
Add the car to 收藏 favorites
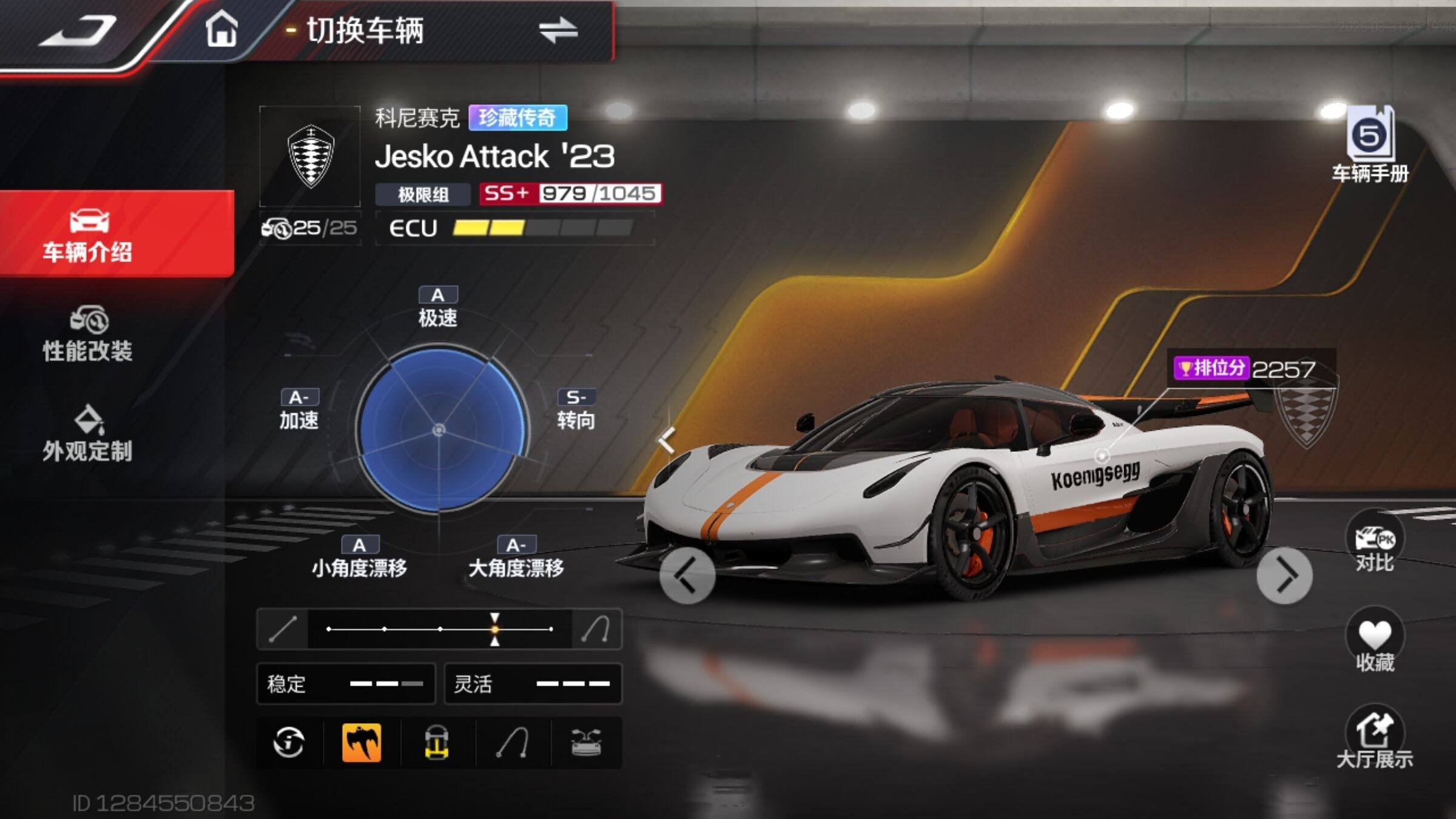point(1374,643)
